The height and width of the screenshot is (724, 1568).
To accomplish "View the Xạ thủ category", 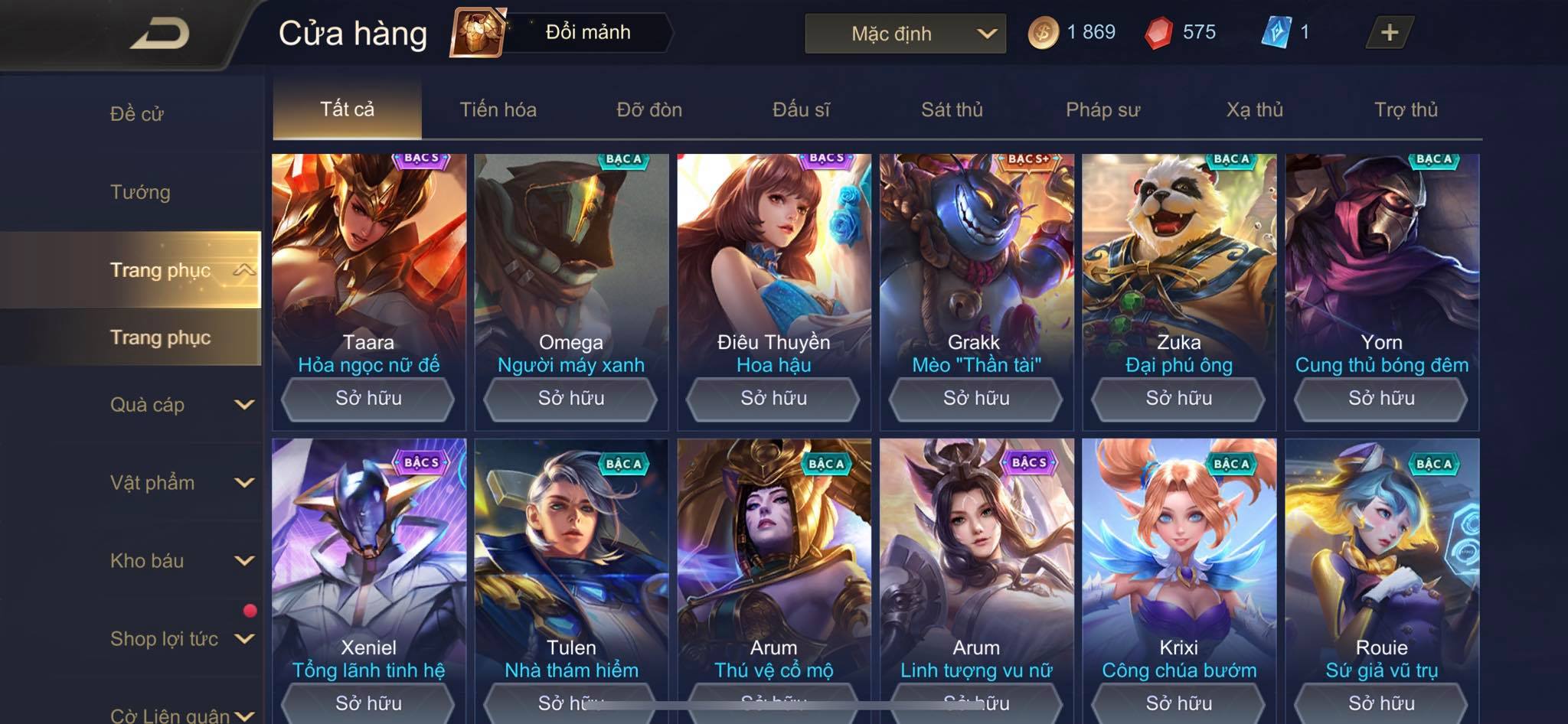I will (1254, 109).
